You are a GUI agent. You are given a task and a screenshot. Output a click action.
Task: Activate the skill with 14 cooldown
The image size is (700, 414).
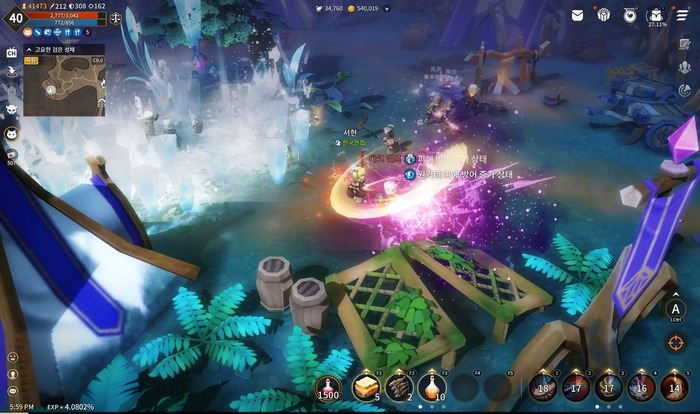click(x=674, y=386)
